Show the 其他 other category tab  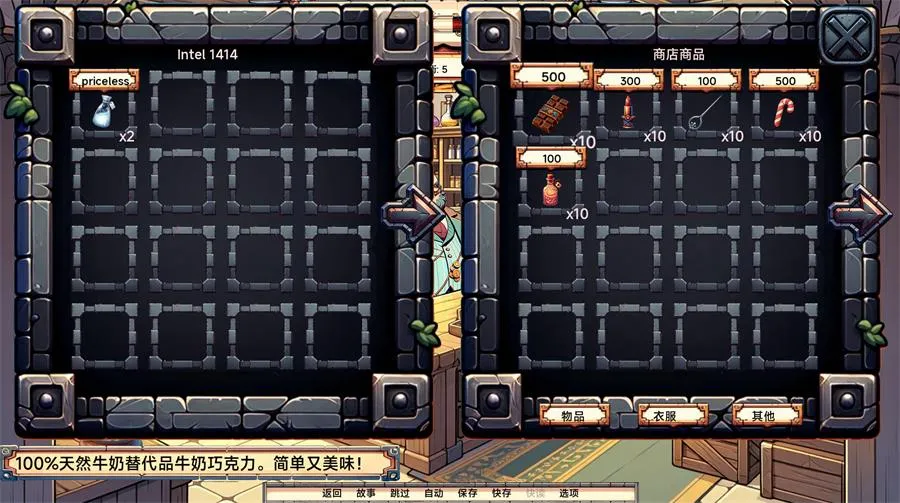[x=767, y=415]
